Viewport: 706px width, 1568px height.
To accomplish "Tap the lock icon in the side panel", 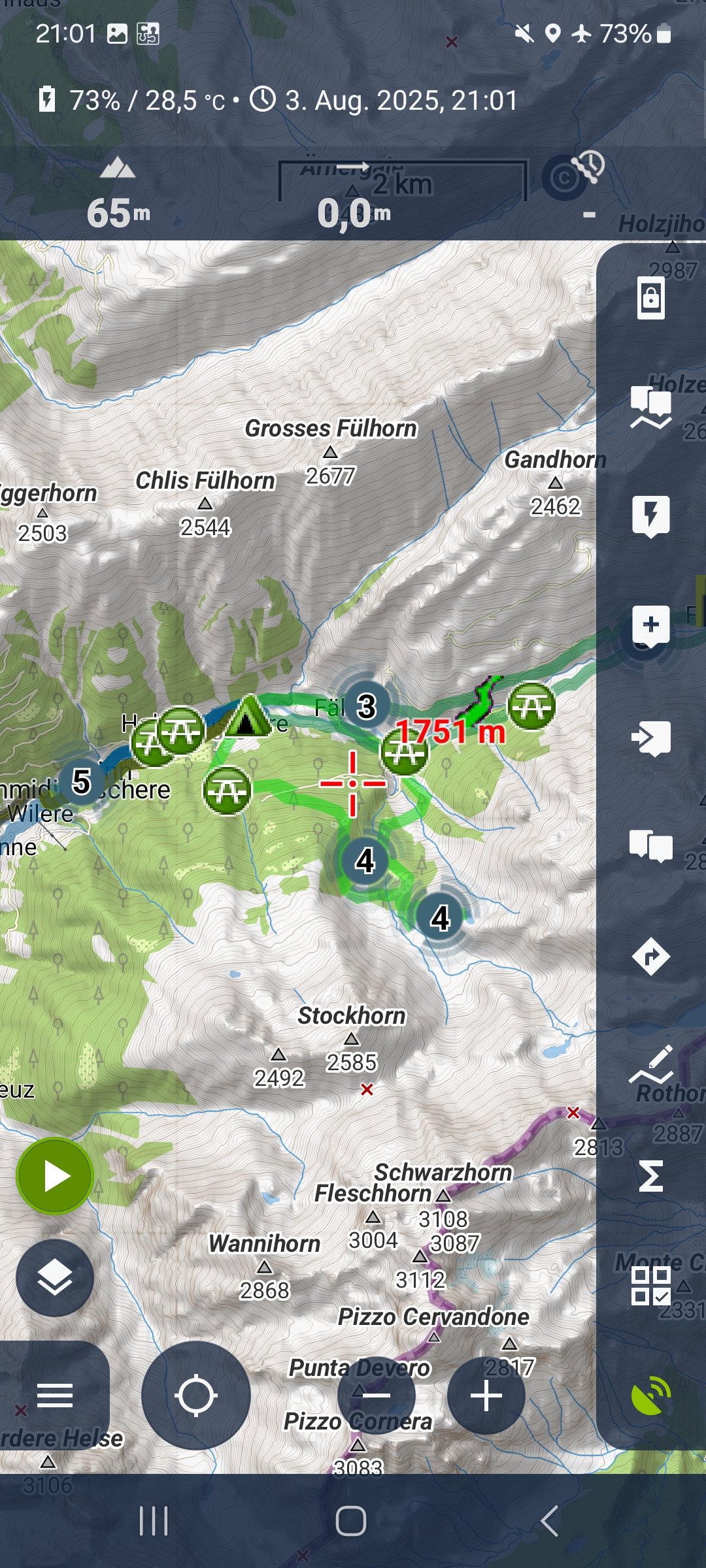I will tap(651, 299).
